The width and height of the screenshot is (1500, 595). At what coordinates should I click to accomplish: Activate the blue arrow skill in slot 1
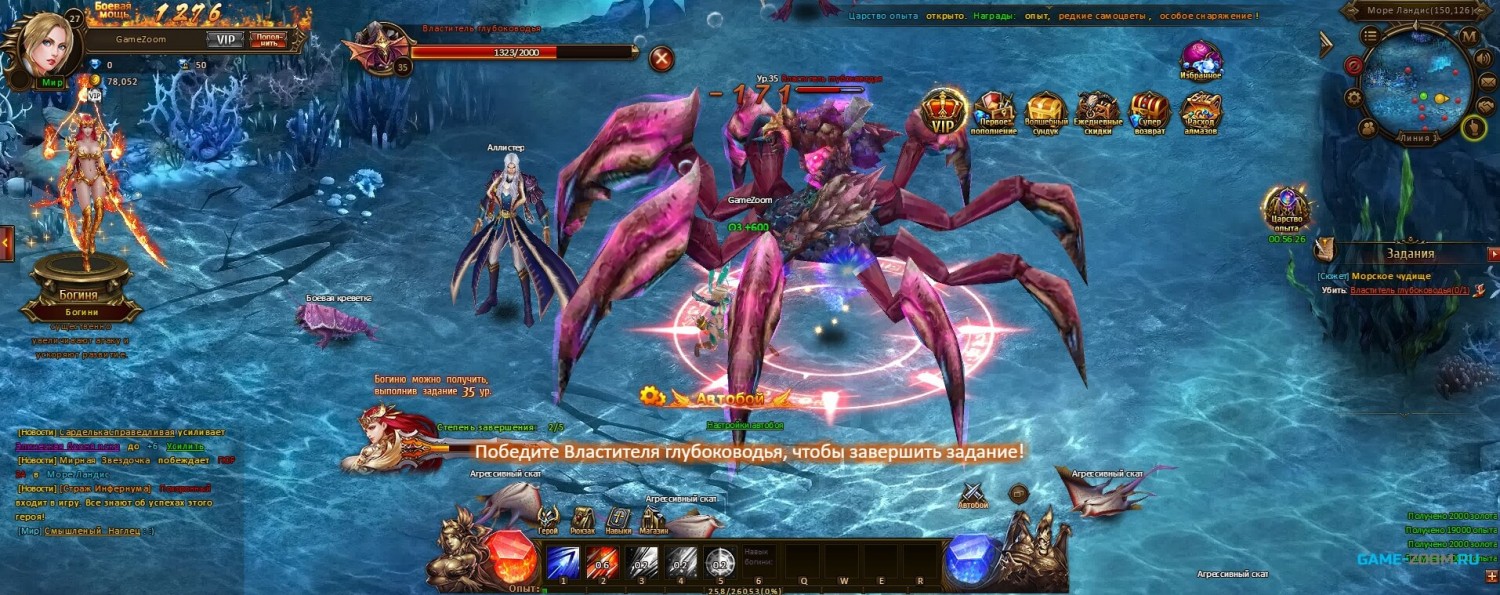point(562,562)
